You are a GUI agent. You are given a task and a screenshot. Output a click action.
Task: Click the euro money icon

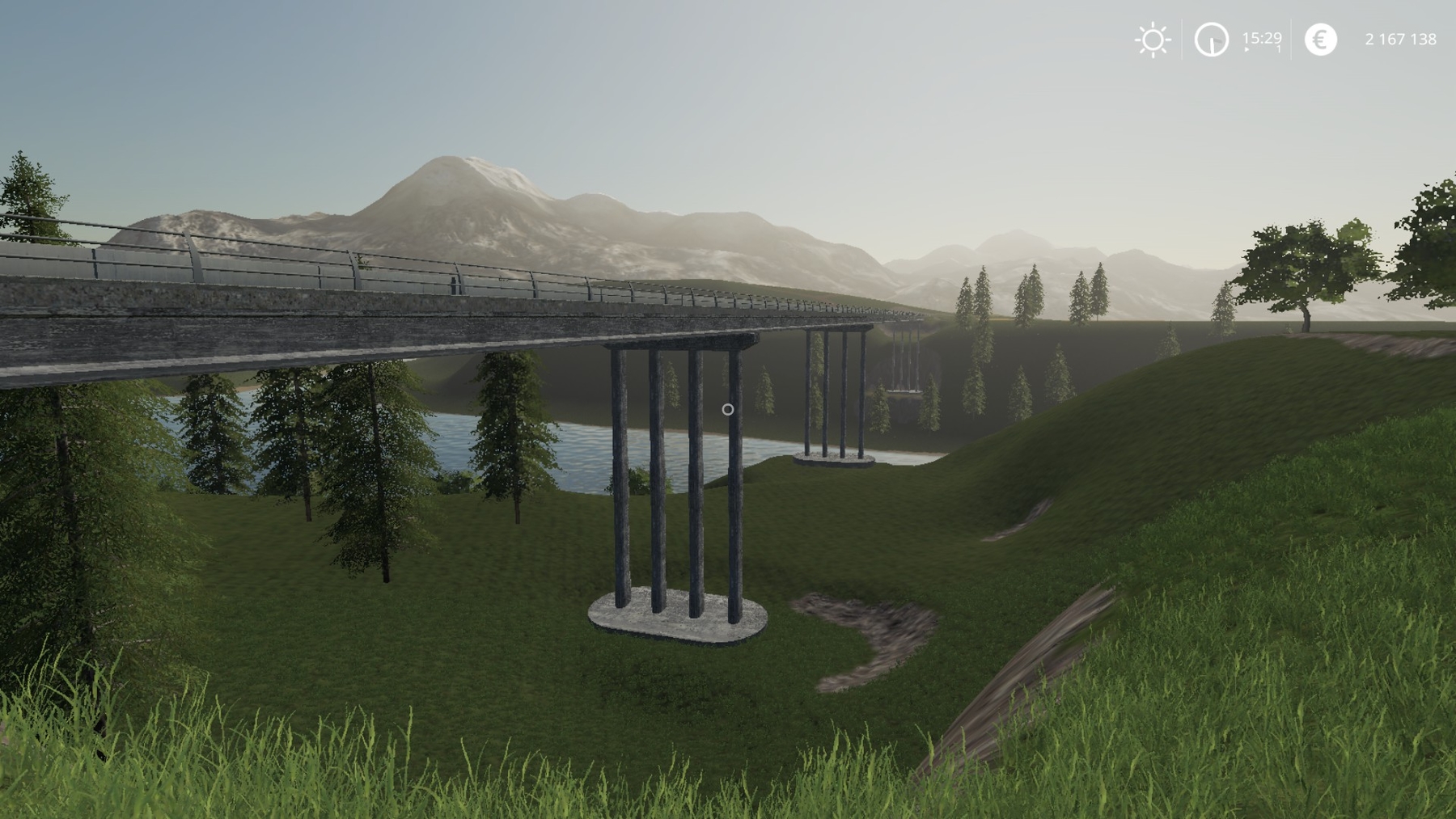click(1320, 40)
